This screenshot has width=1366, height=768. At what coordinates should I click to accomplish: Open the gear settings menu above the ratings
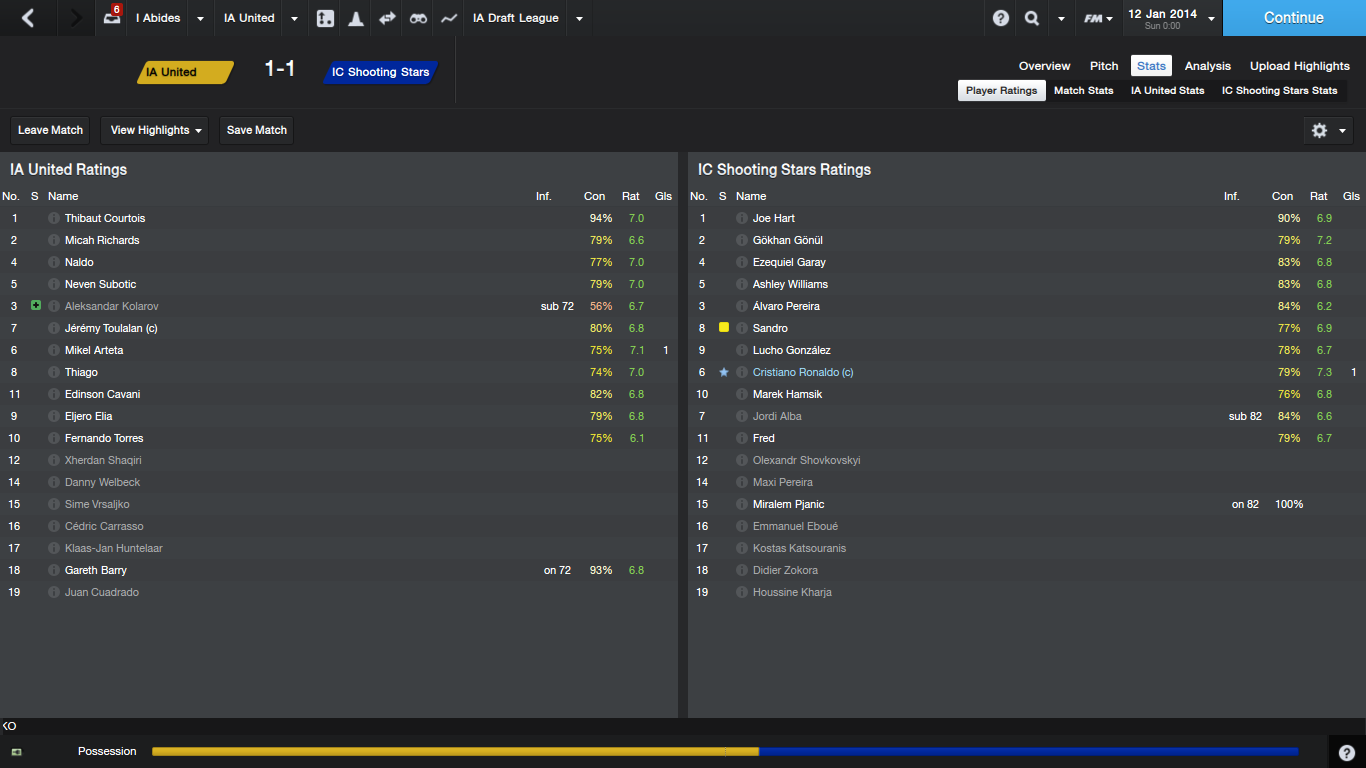coord(1319,130)
